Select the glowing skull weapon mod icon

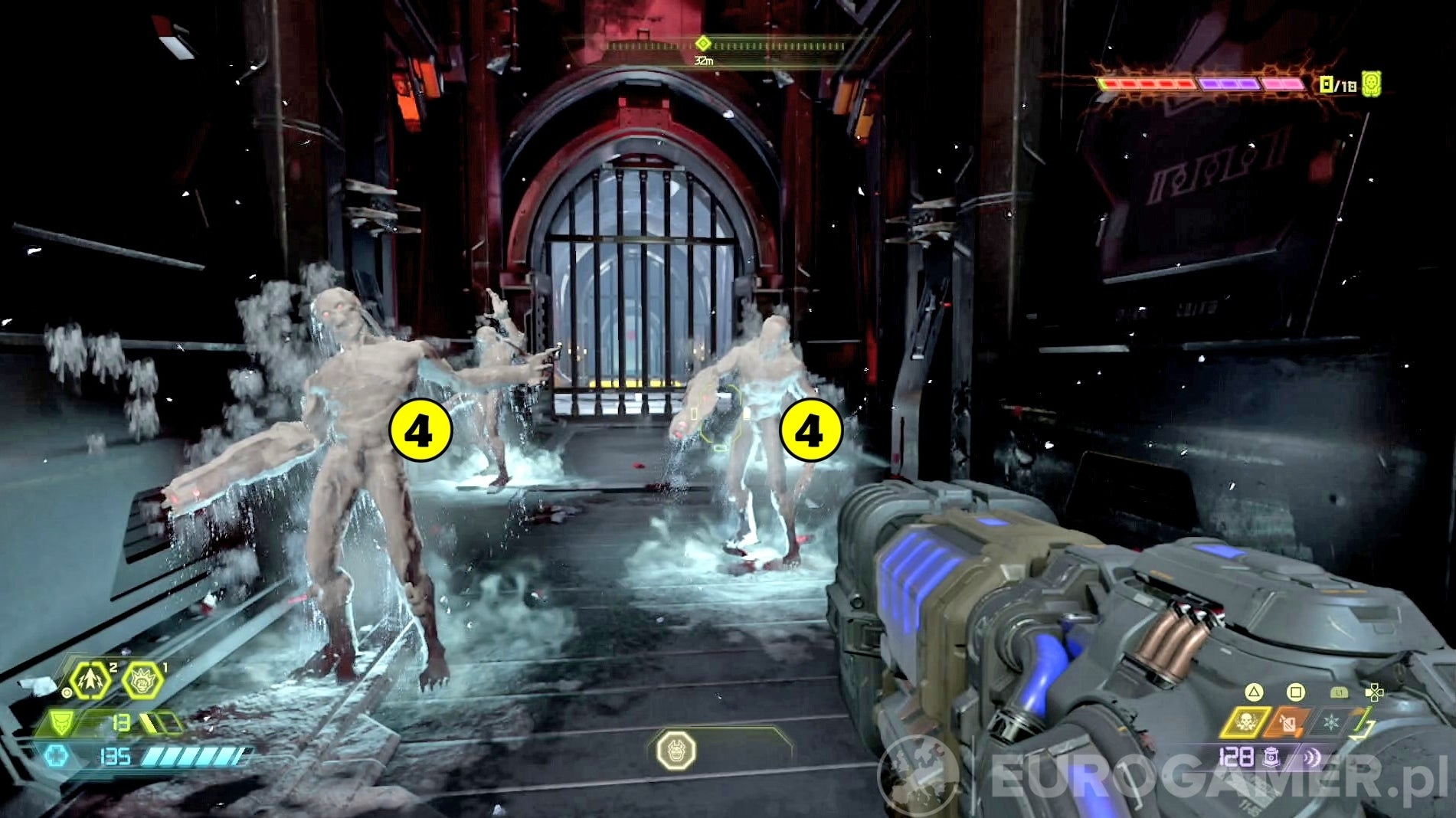(1248, 721)
